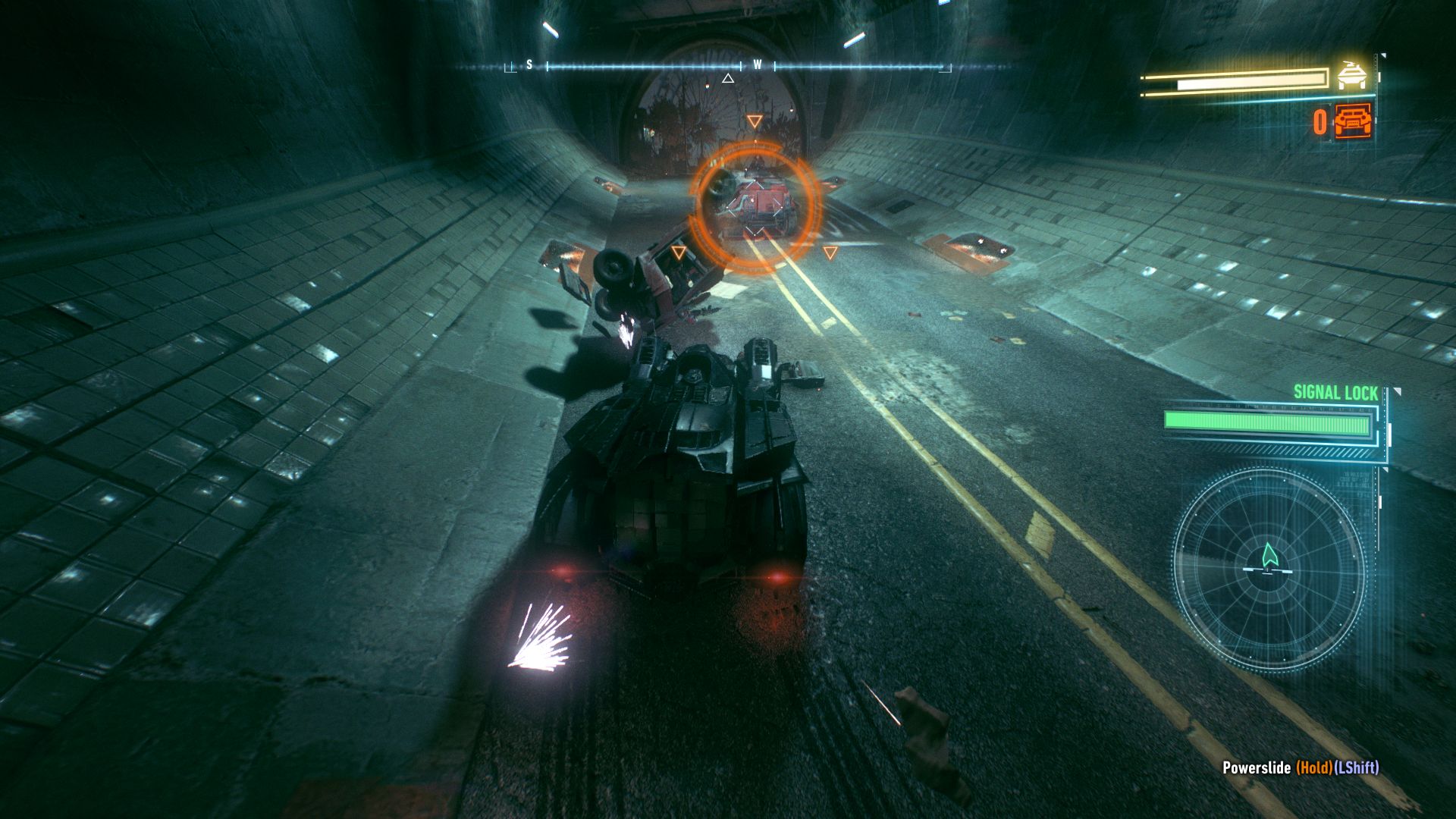
Task: Click the orange target lock reticle
Action: pos(755,206)
